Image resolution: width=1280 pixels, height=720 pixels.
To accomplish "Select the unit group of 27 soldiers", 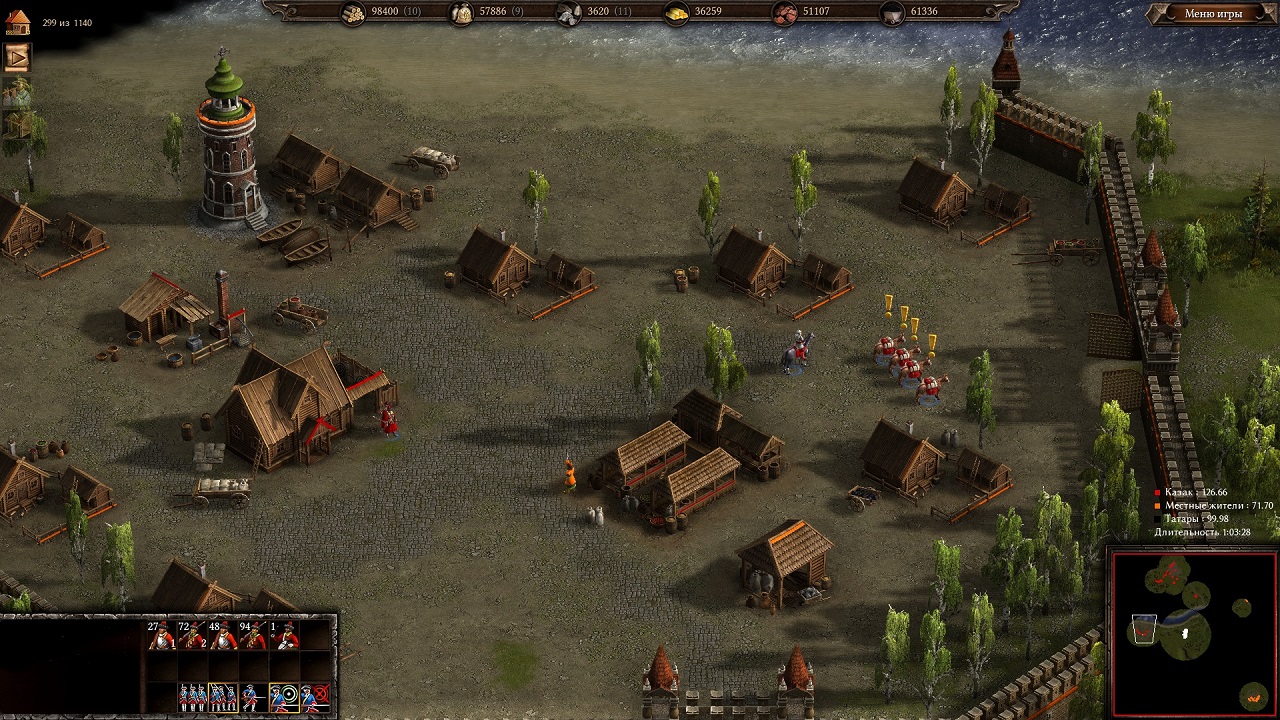I will pyautogui.click(x=161, y=635).
